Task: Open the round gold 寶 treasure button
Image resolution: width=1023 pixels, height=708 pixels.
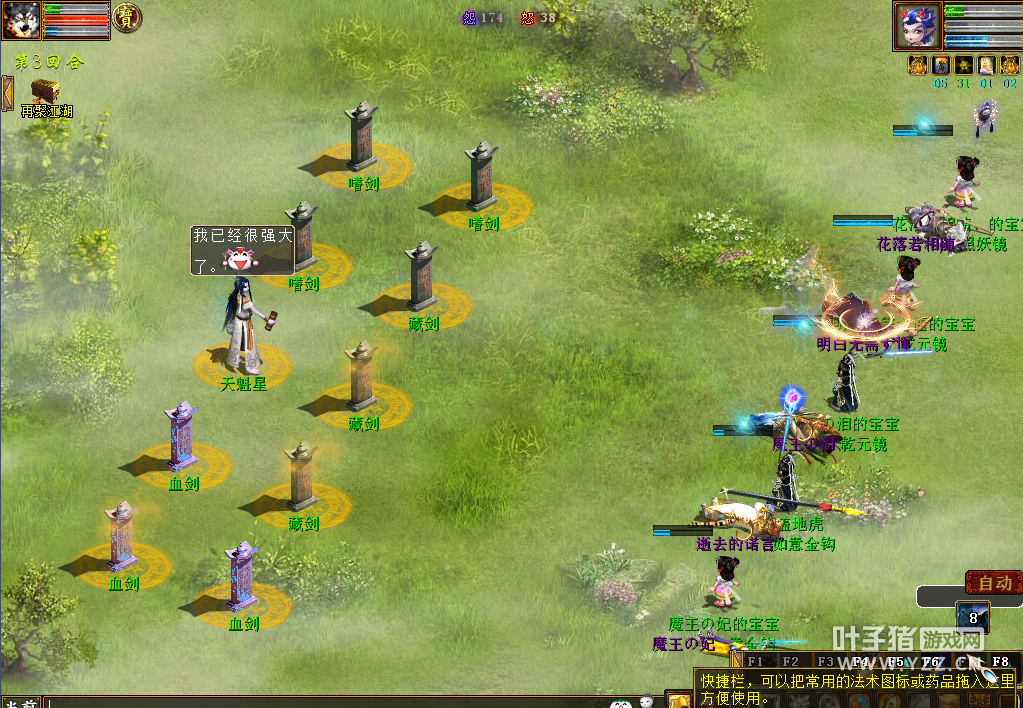Action: pyautogui.click(x=127, y=17)
